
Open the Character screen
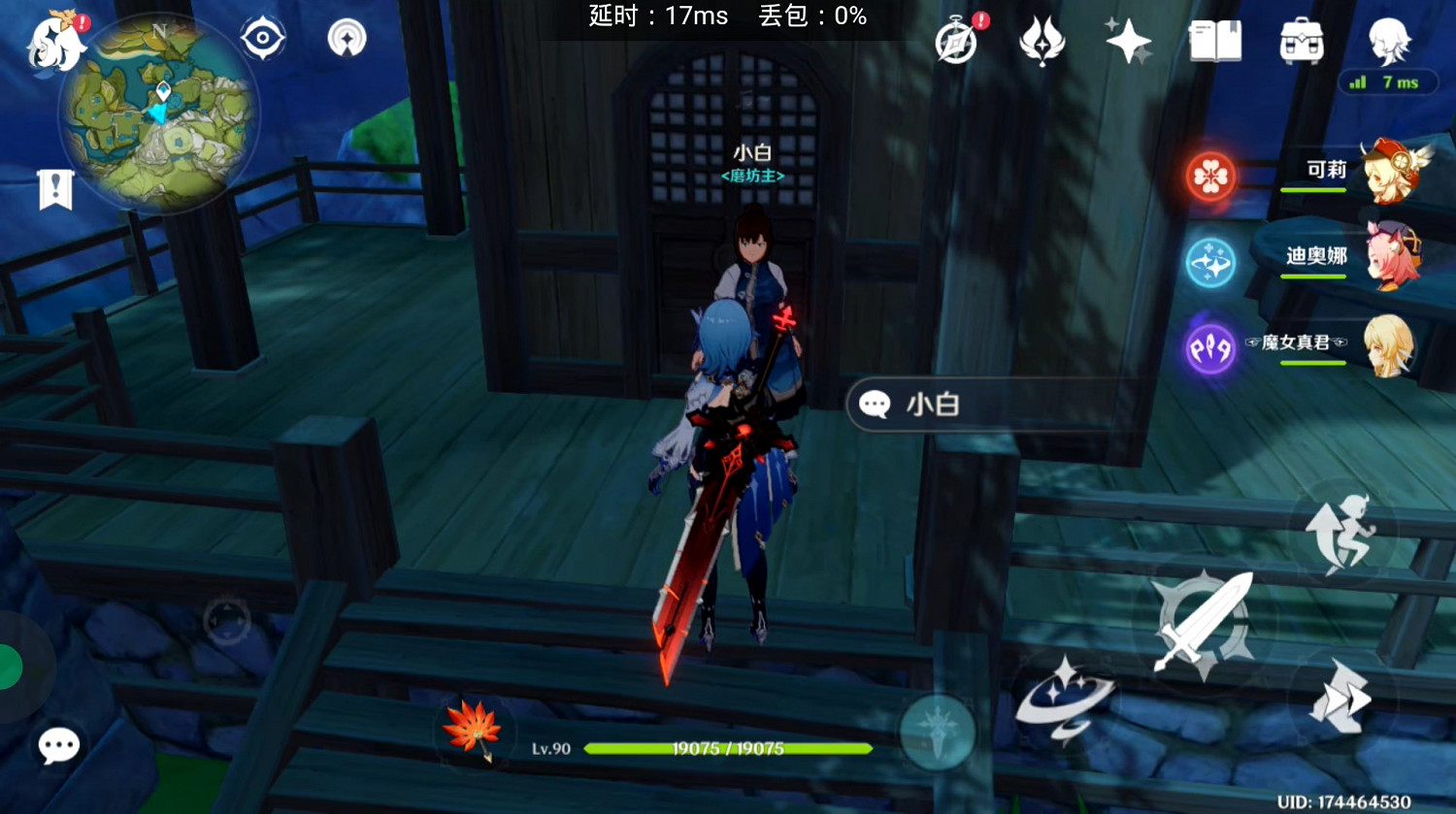tap(1386, 41)
